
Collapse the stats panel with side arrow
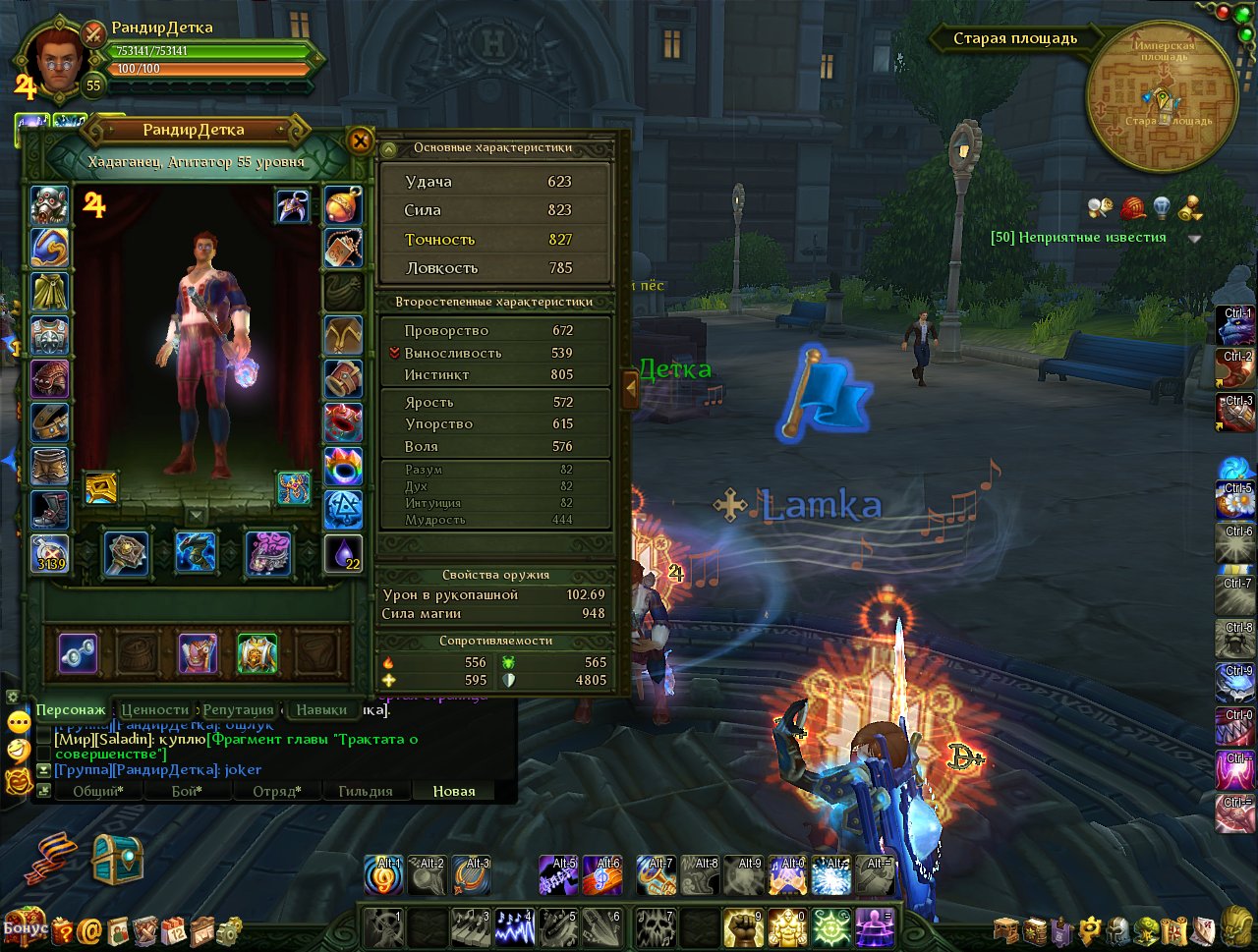(x=630, y=390)
